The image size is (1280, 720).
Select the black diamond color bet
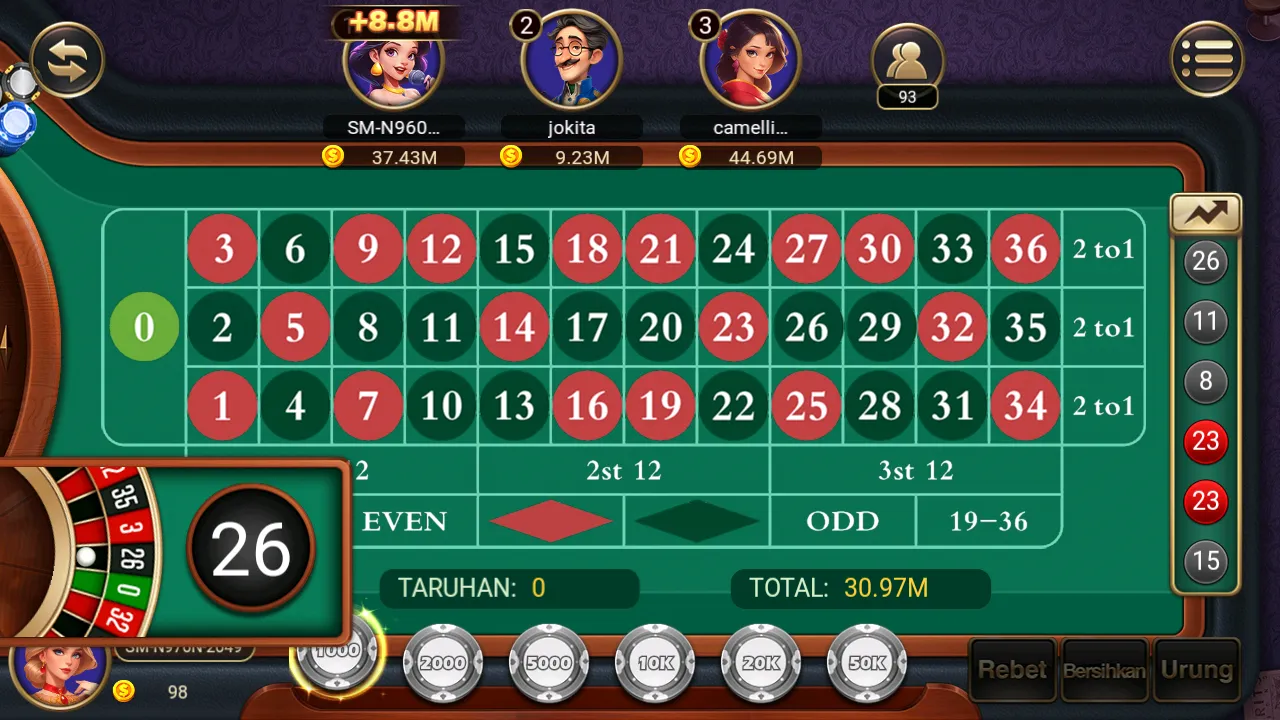(x=695, y=521)
